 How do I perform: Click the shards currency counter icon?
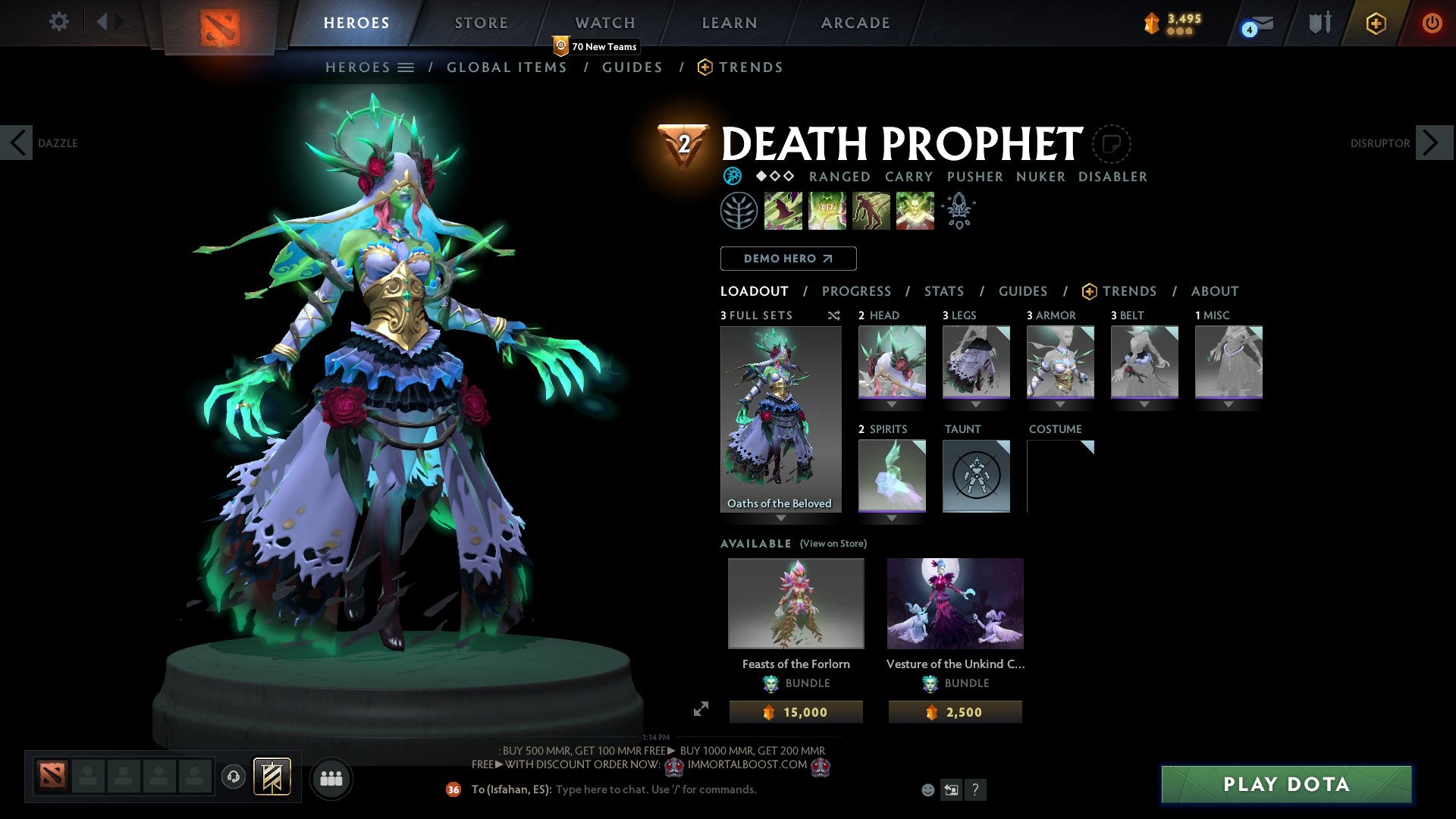tap(1153, 23)
